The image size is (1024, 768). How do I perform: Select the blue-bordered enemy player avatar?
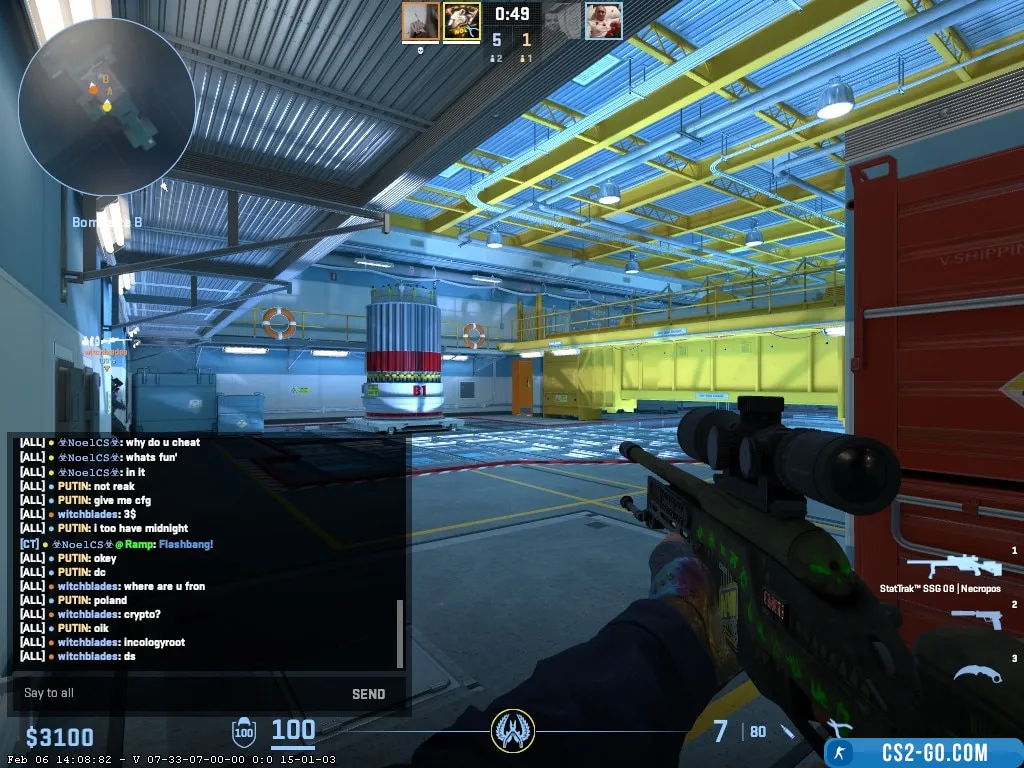[603, 21]
